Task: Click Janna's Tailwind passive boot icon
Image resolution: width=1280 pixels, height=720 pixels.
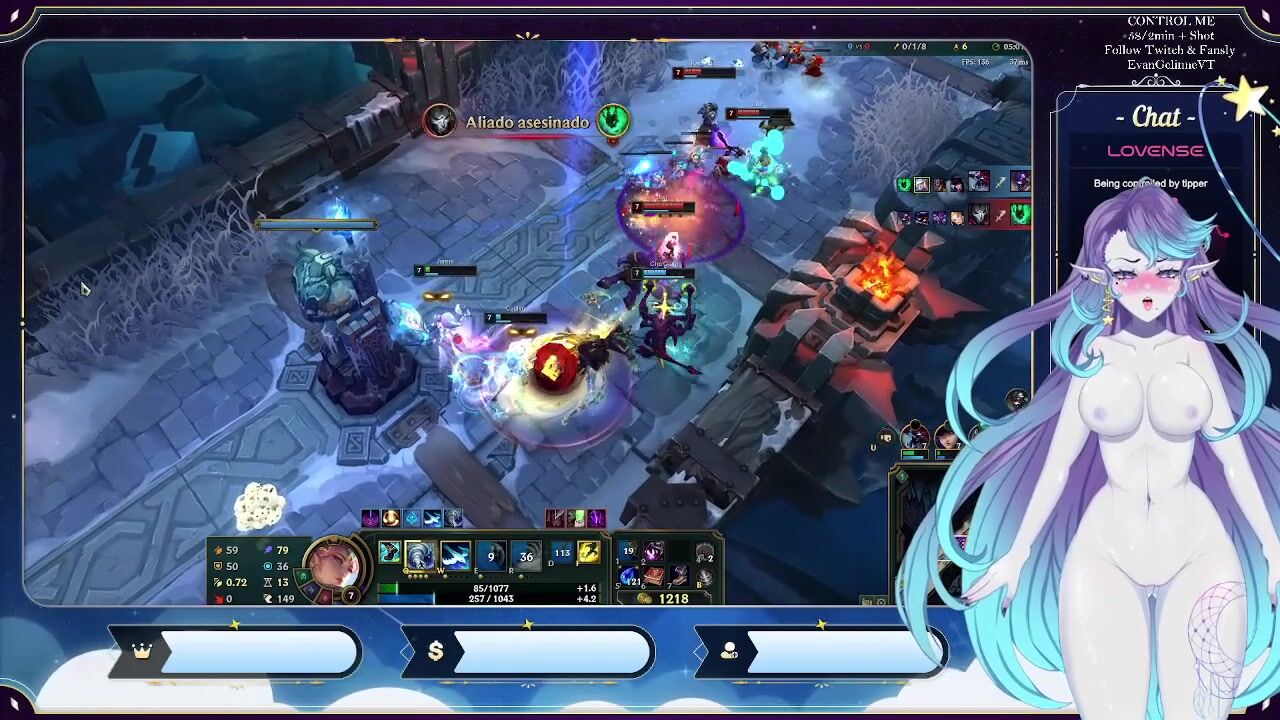Action: click(389, 553)
